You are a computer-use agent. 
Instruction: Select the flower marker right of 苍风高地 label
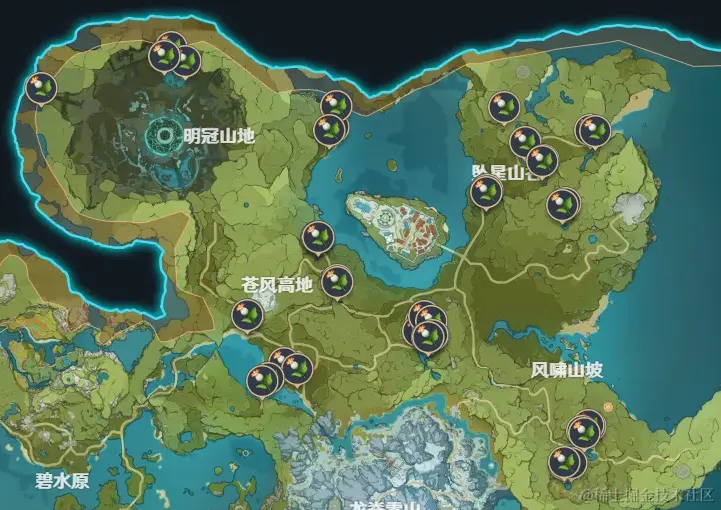point(338,282)
